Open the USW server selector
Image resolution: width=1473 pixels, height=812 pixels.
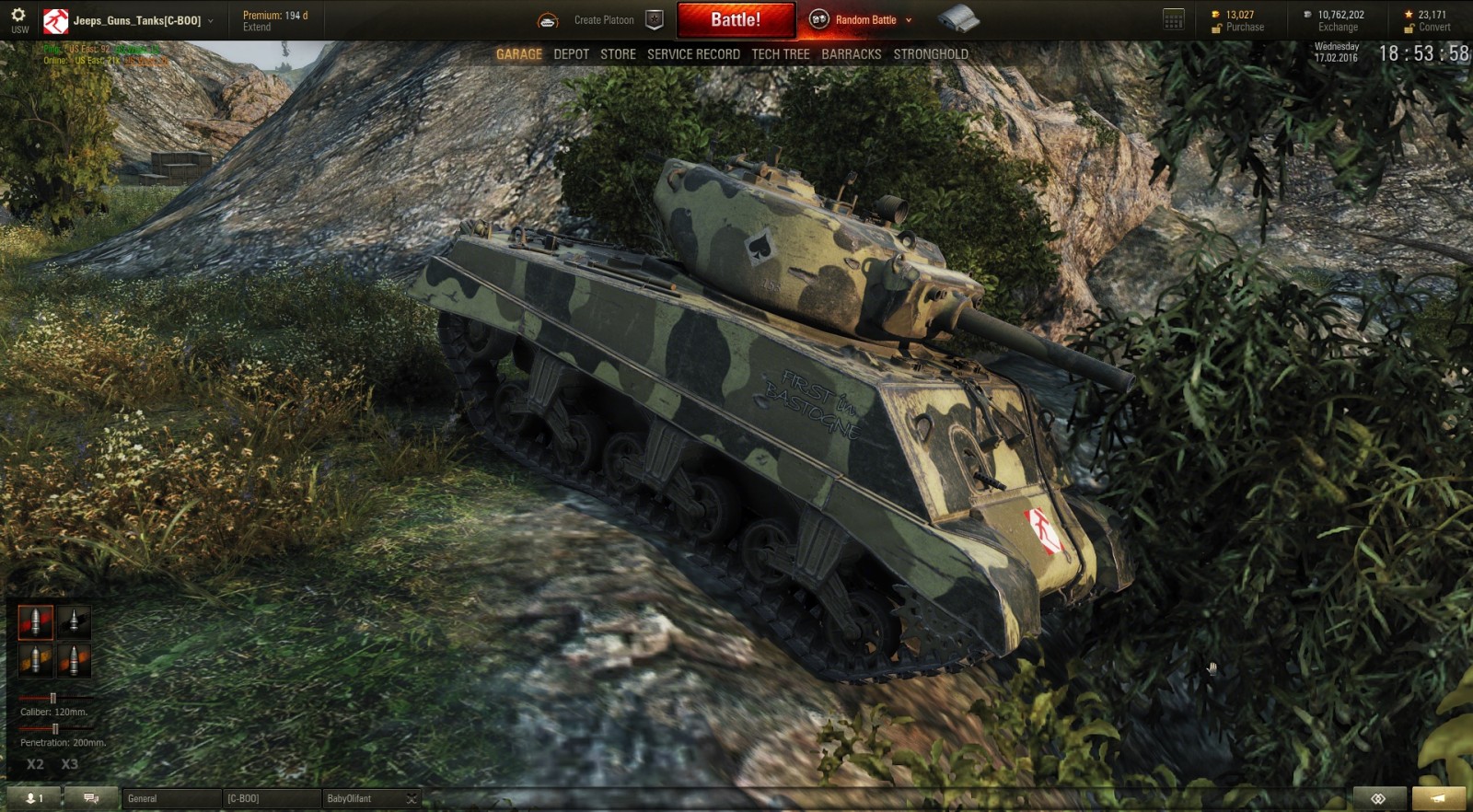pos(17,19)
